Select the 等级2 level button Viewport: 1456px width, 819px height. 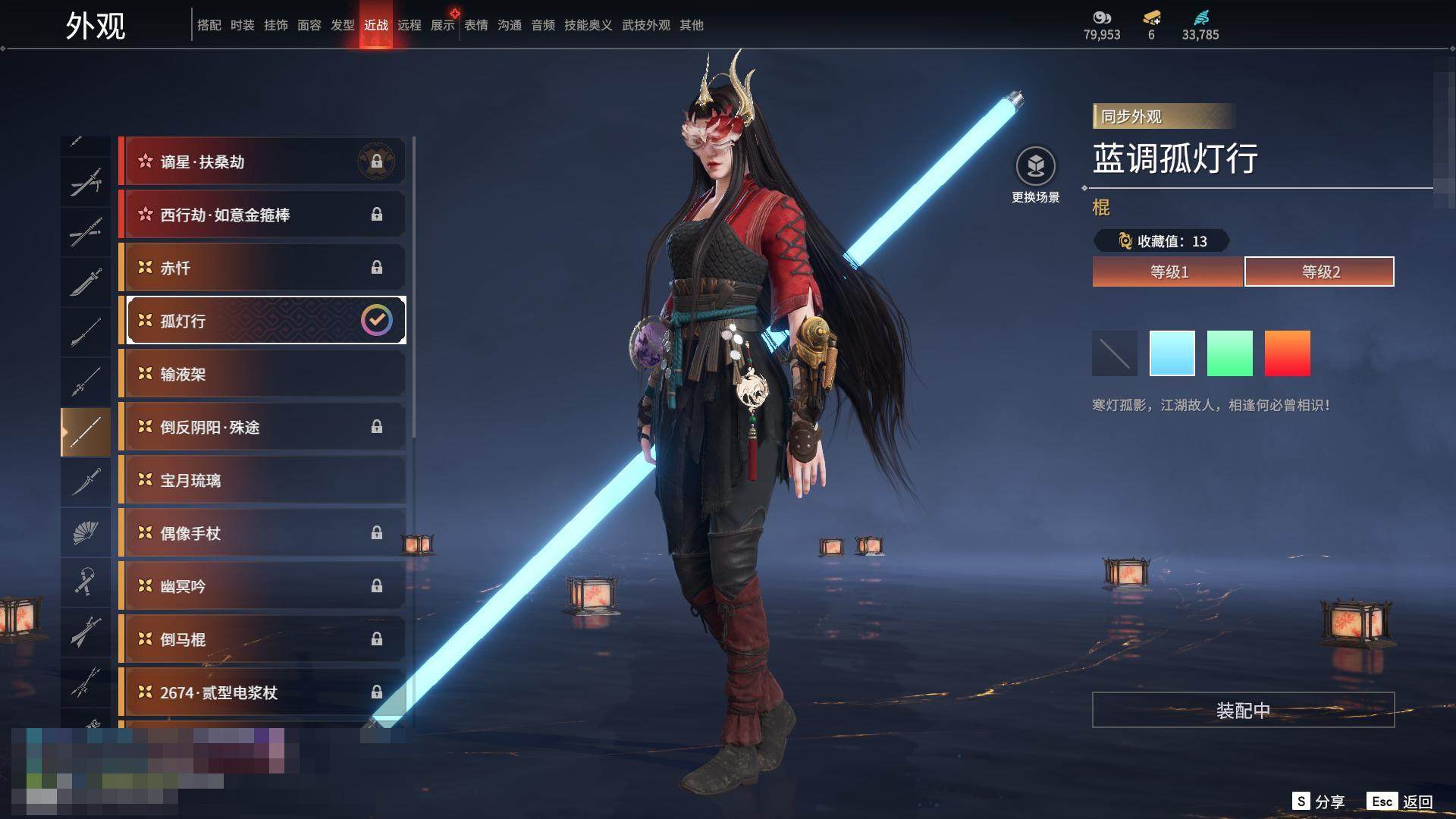1319,271
